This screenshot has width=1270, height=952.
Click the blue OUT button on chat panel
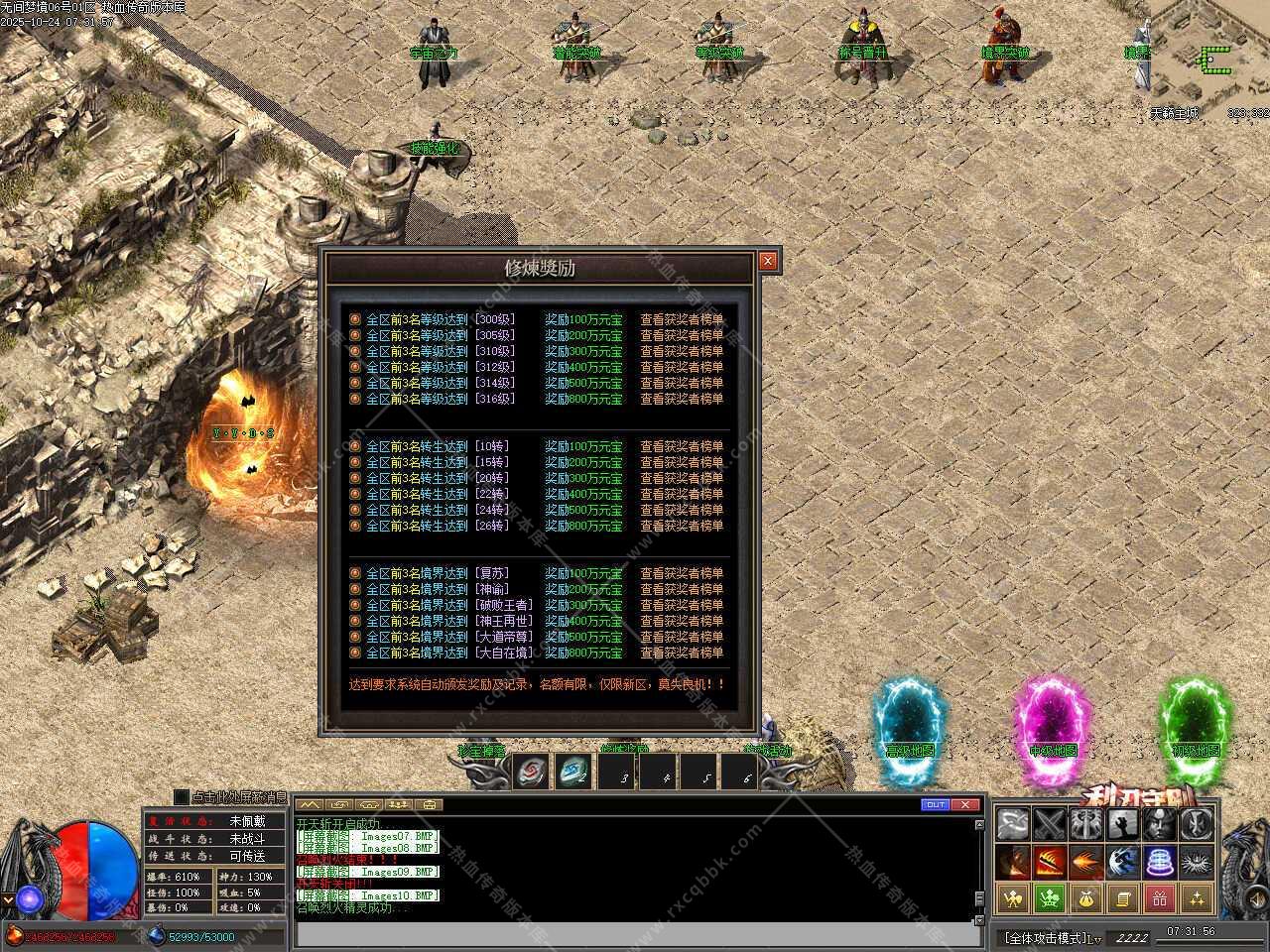pos(935,804)
